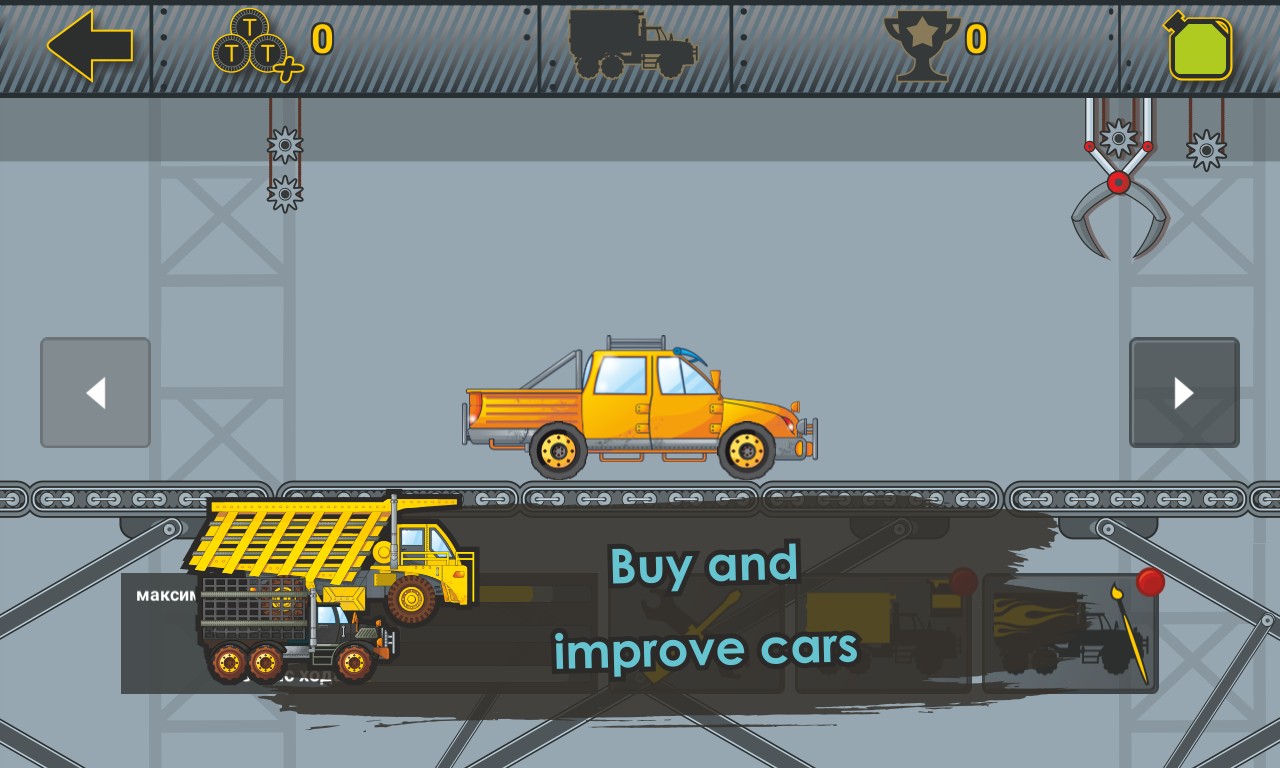Image resolution: width=1280 pixels, height=768 pixels.
Task: Open the trophy achievements
Action: (921, 45)
